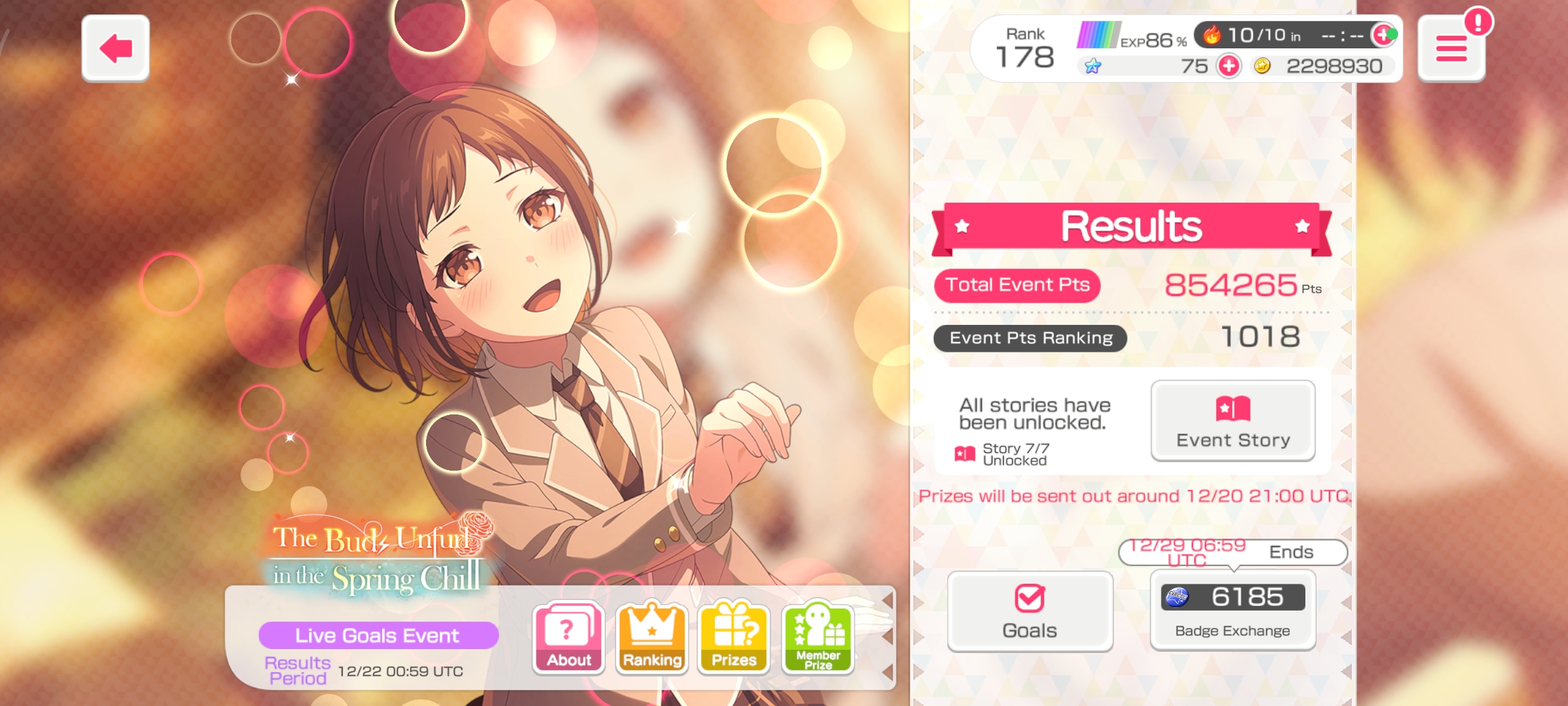This screenshot has height=706, width=1568.
Task: Read the Event Story
Action: point(1233,421)
